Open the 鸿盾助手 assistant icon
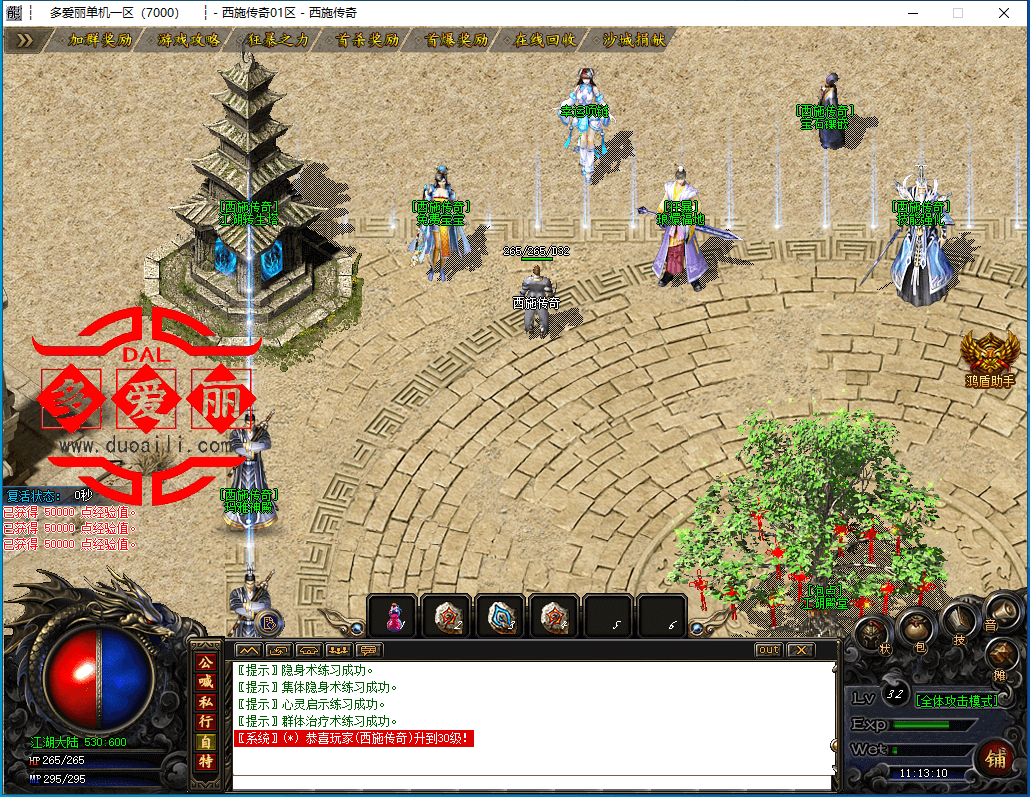The width and height of the screenshot is (1030, 797). (989, 358)
